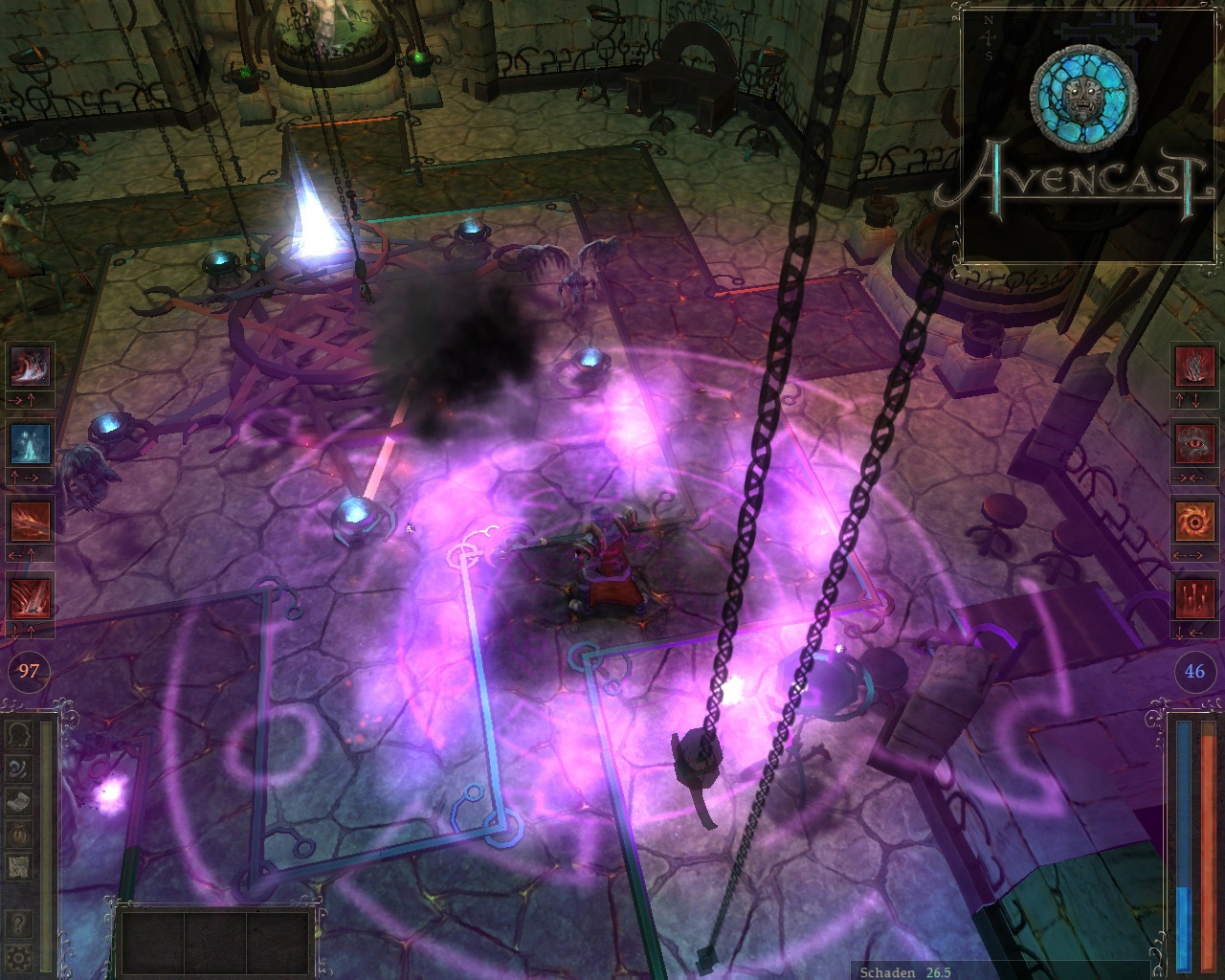Select the glowing eye spell on the right sidebar
This screenshot has height=980, width=1225.
(x=1193, y=443)
